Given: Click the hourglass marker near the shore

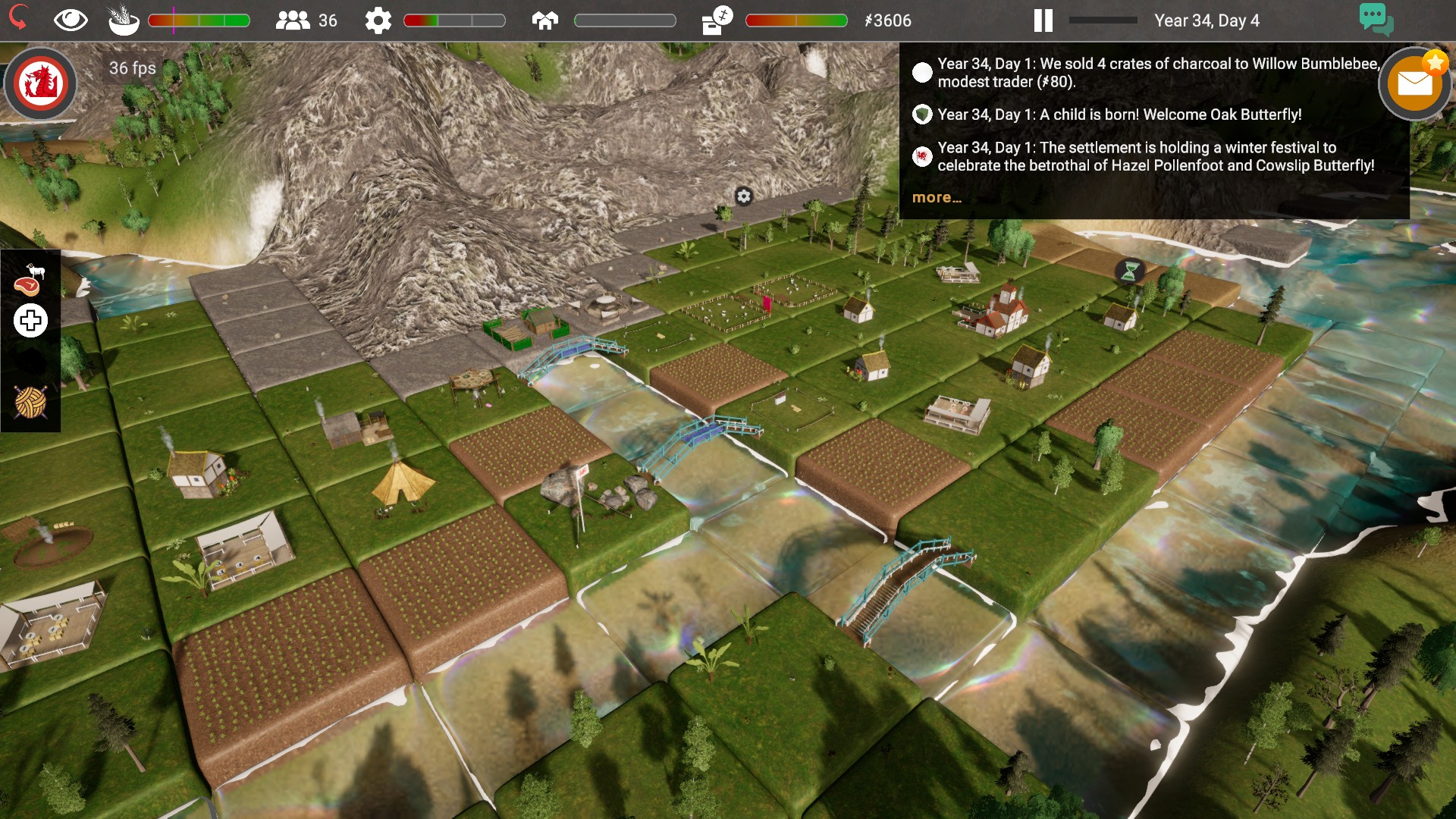Looking at the screenshot, I should point(1129,271).
